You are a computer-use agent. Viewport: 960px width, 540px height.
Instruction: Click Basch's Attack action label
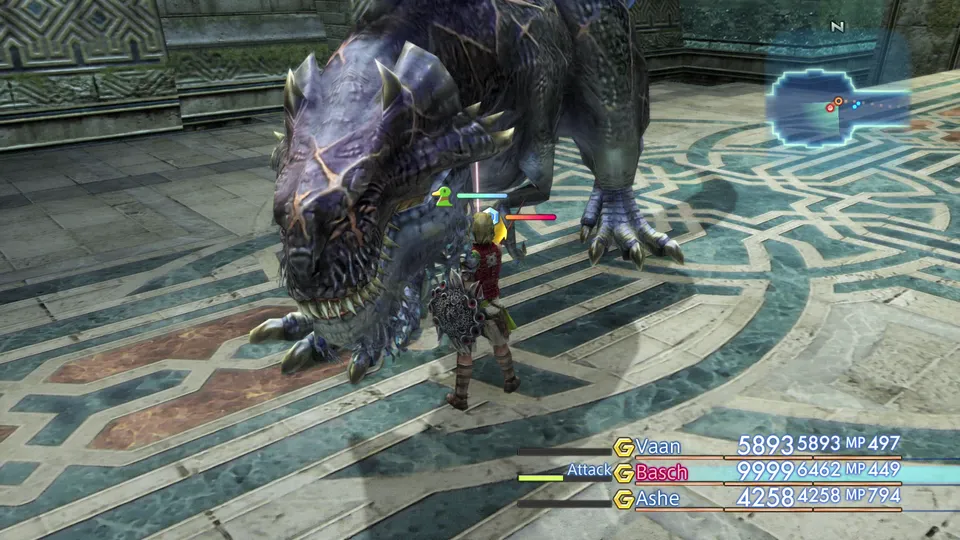pyautogui.click(x=588, y=470)
